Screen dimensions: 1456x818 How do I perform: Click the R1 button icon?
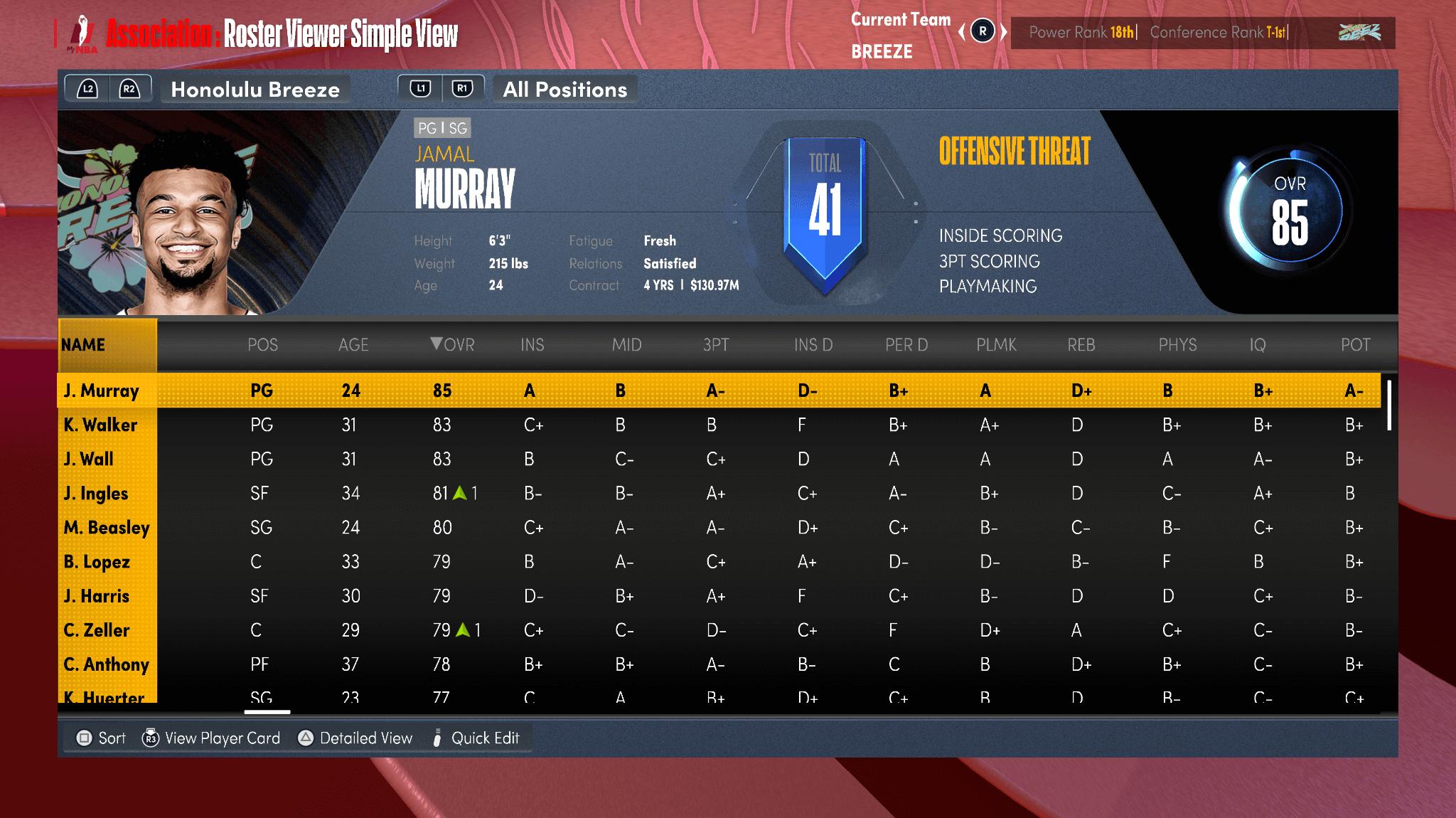[463, 87]
